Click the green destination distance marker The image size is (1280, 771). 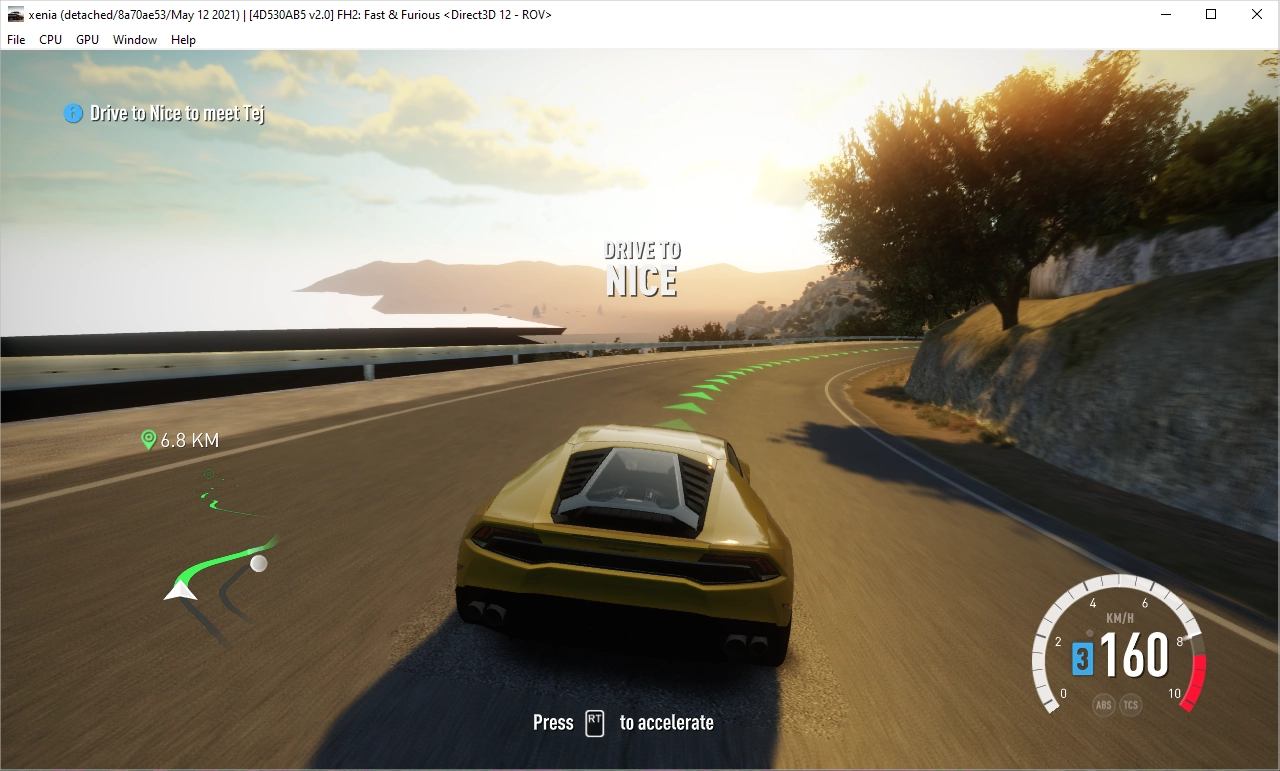(180, 440)
